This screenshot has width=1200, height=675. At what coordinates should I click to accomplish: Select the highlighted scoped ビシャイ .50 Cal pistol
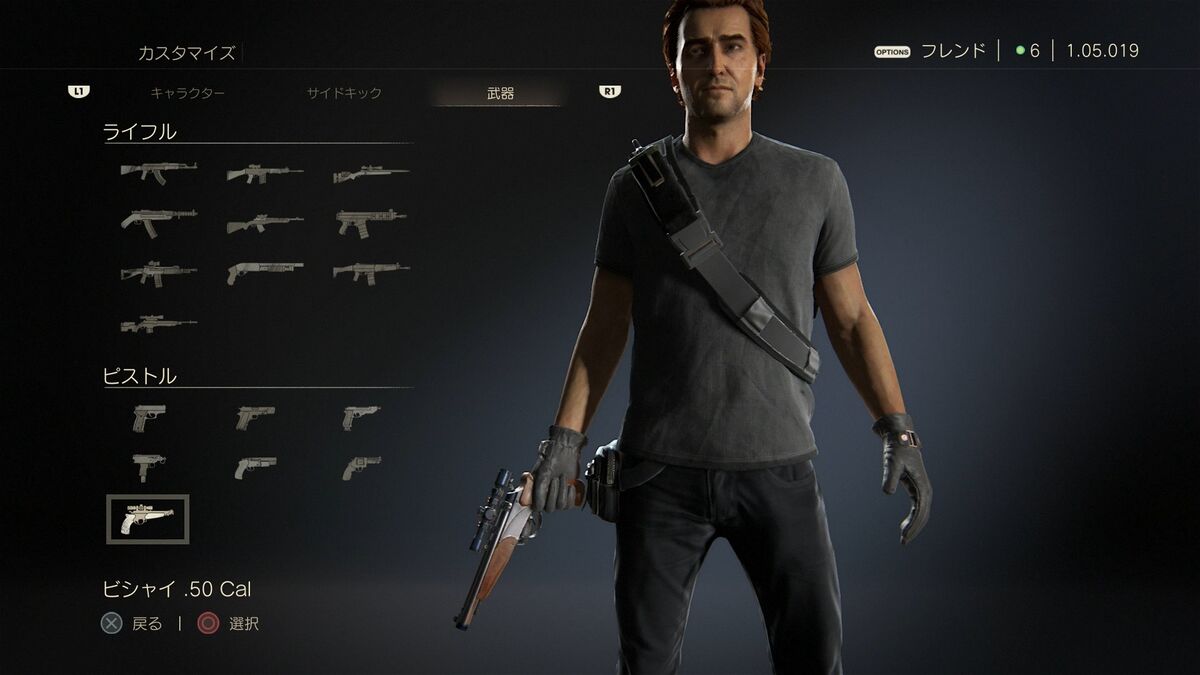pyautogui.click(x=147, y=519)
